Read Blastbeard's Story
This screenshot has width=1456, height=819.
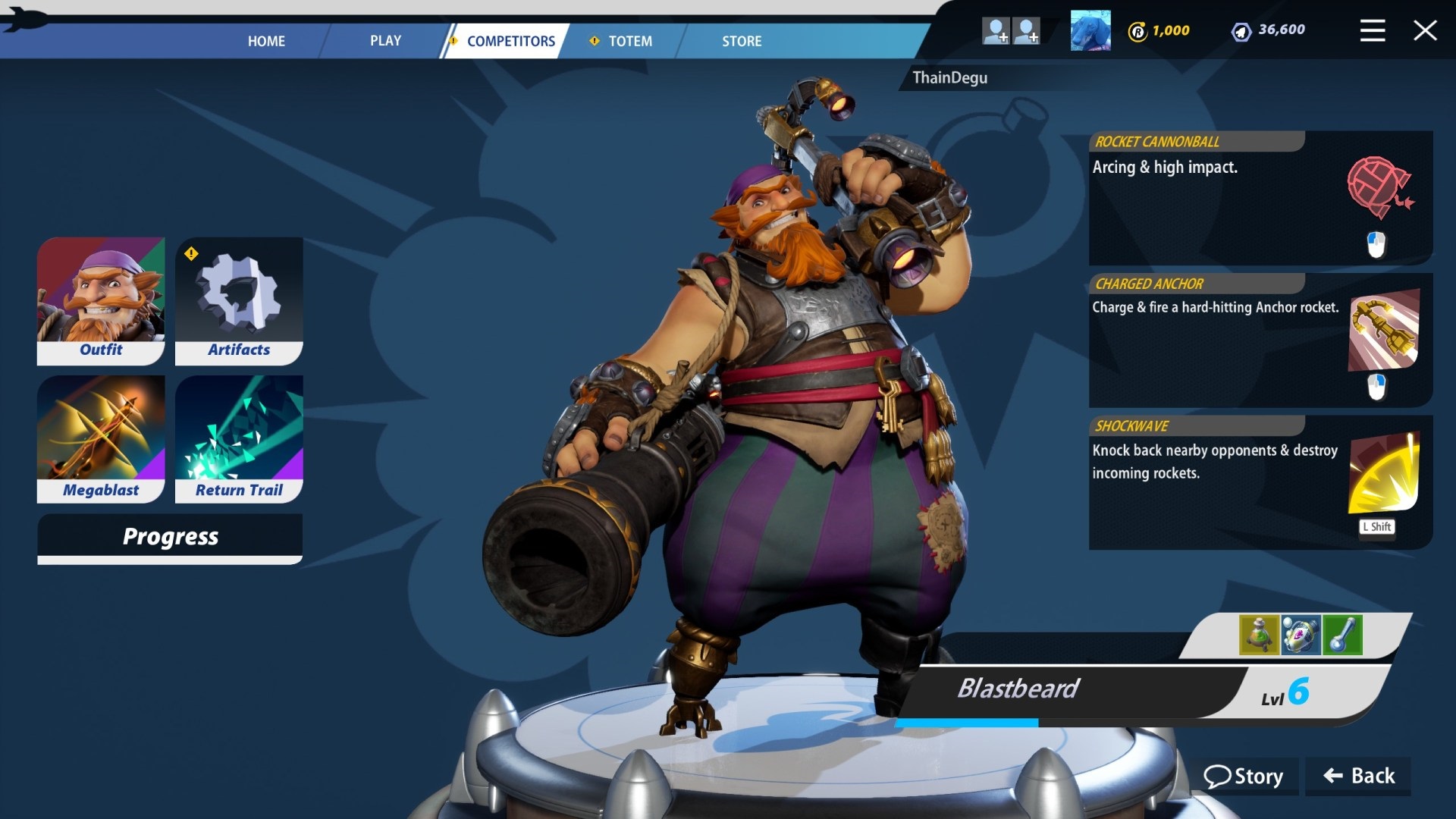point(1244,776)
